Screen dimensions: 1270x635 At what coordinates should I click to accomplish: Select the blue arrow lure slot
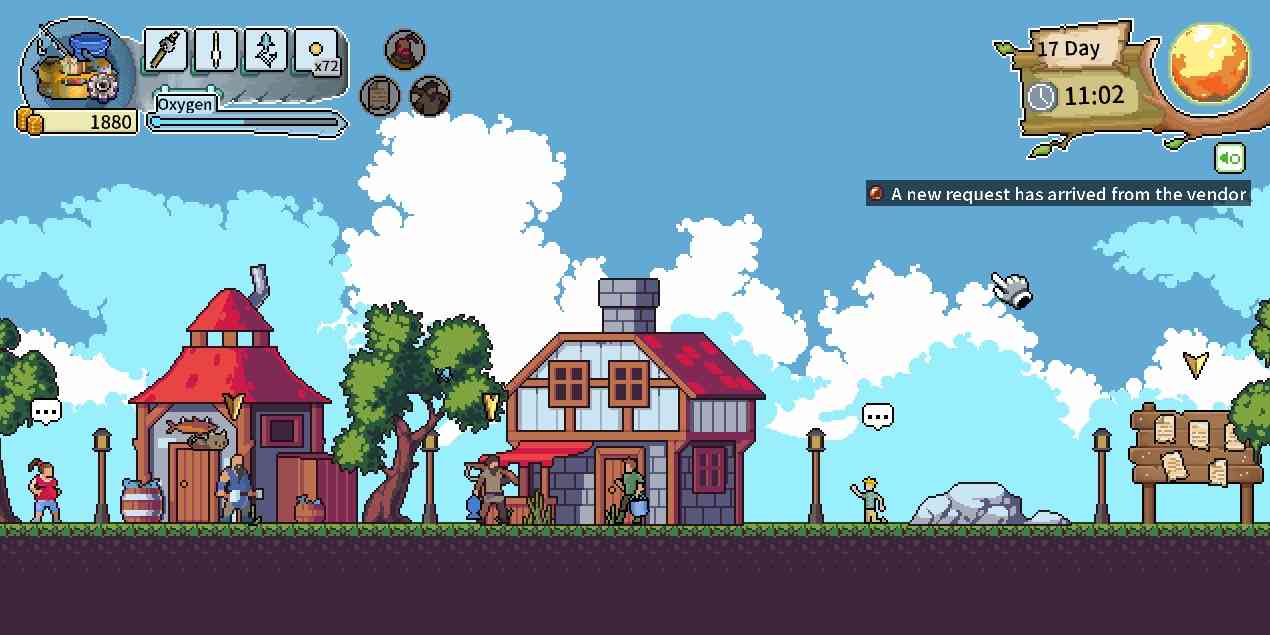[266, 48]
